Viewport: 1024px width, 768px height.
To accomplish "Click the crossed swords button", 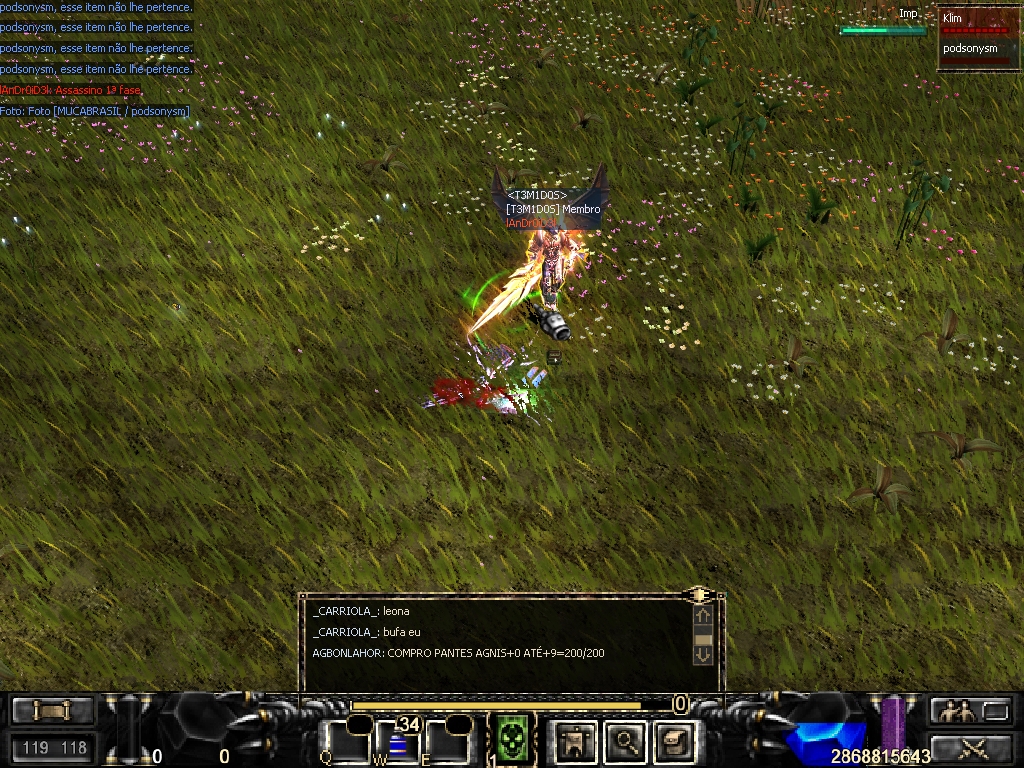I will (971, 746).
